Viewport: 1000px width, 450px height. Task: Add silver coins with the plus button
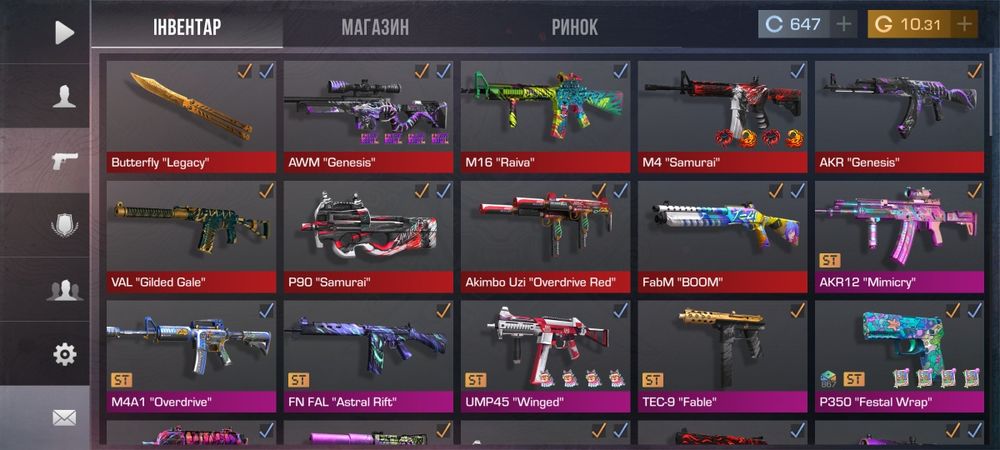click(x=845, y=24)
